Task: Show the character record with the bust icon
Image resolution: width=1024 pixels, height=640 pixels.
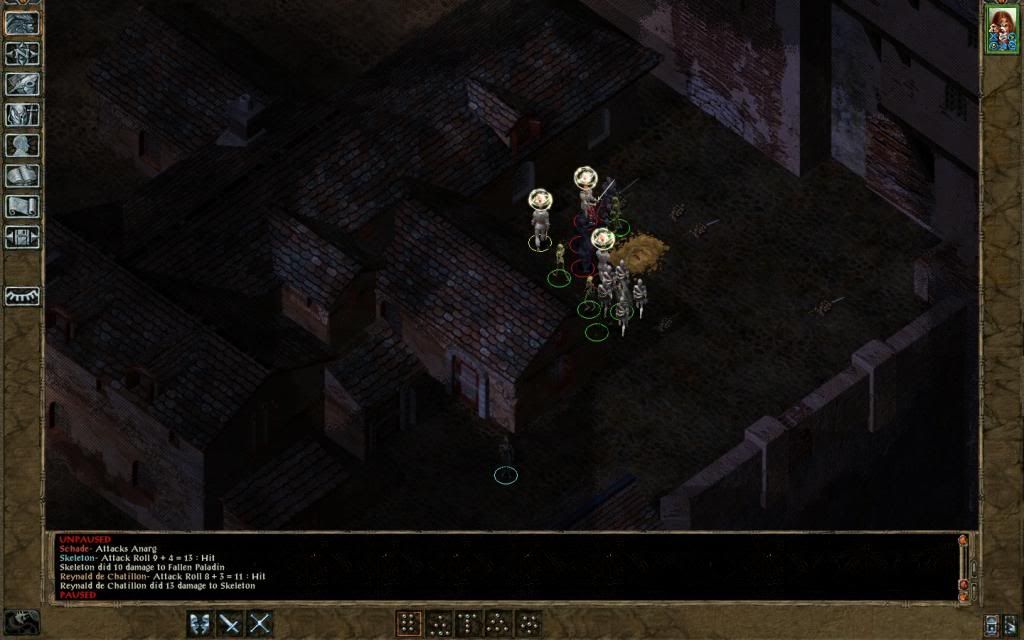Action: [22, 145]
